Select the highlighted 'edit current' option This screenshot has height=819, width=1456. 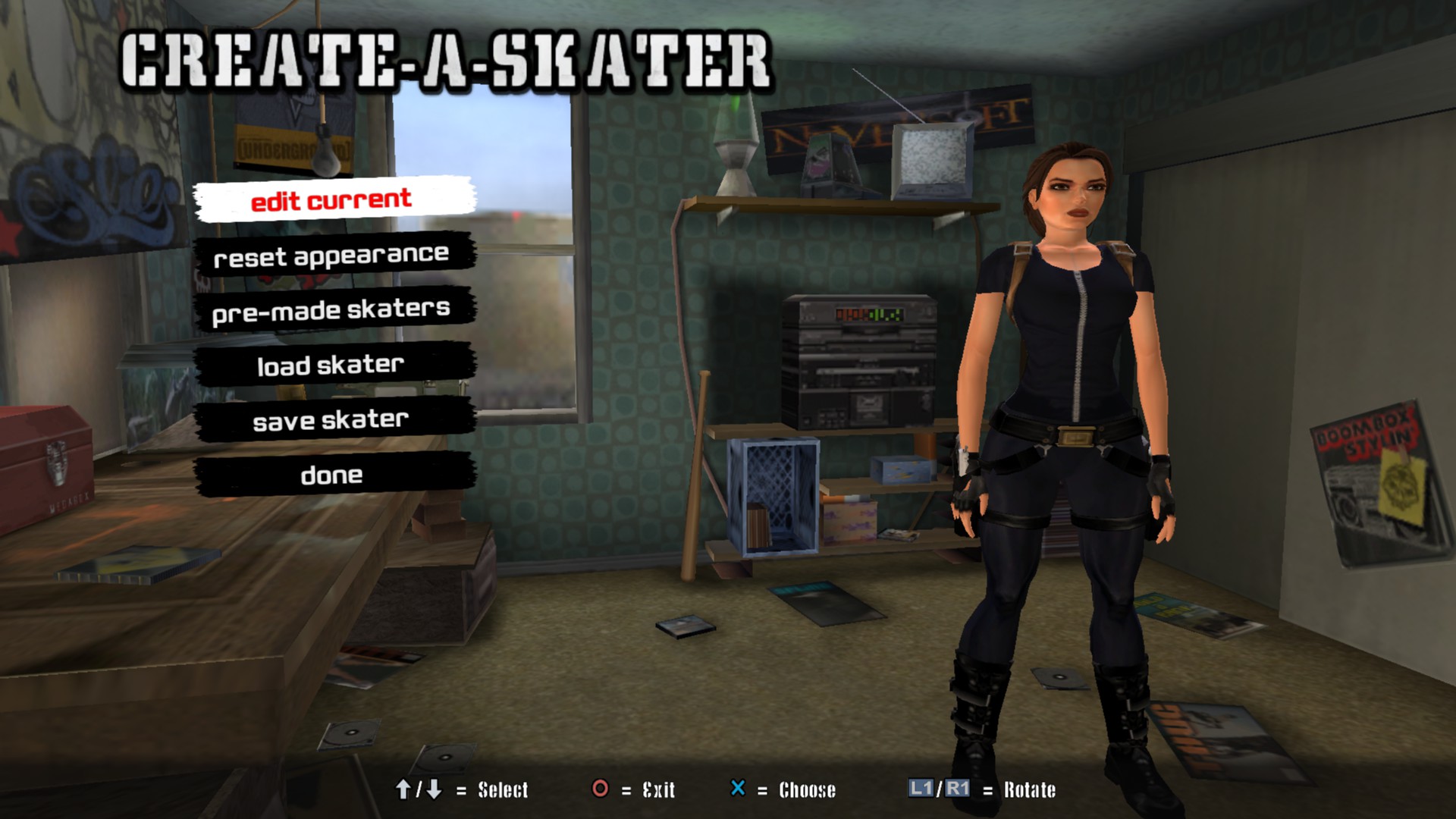pyautogui.click(x=332, y=199)
